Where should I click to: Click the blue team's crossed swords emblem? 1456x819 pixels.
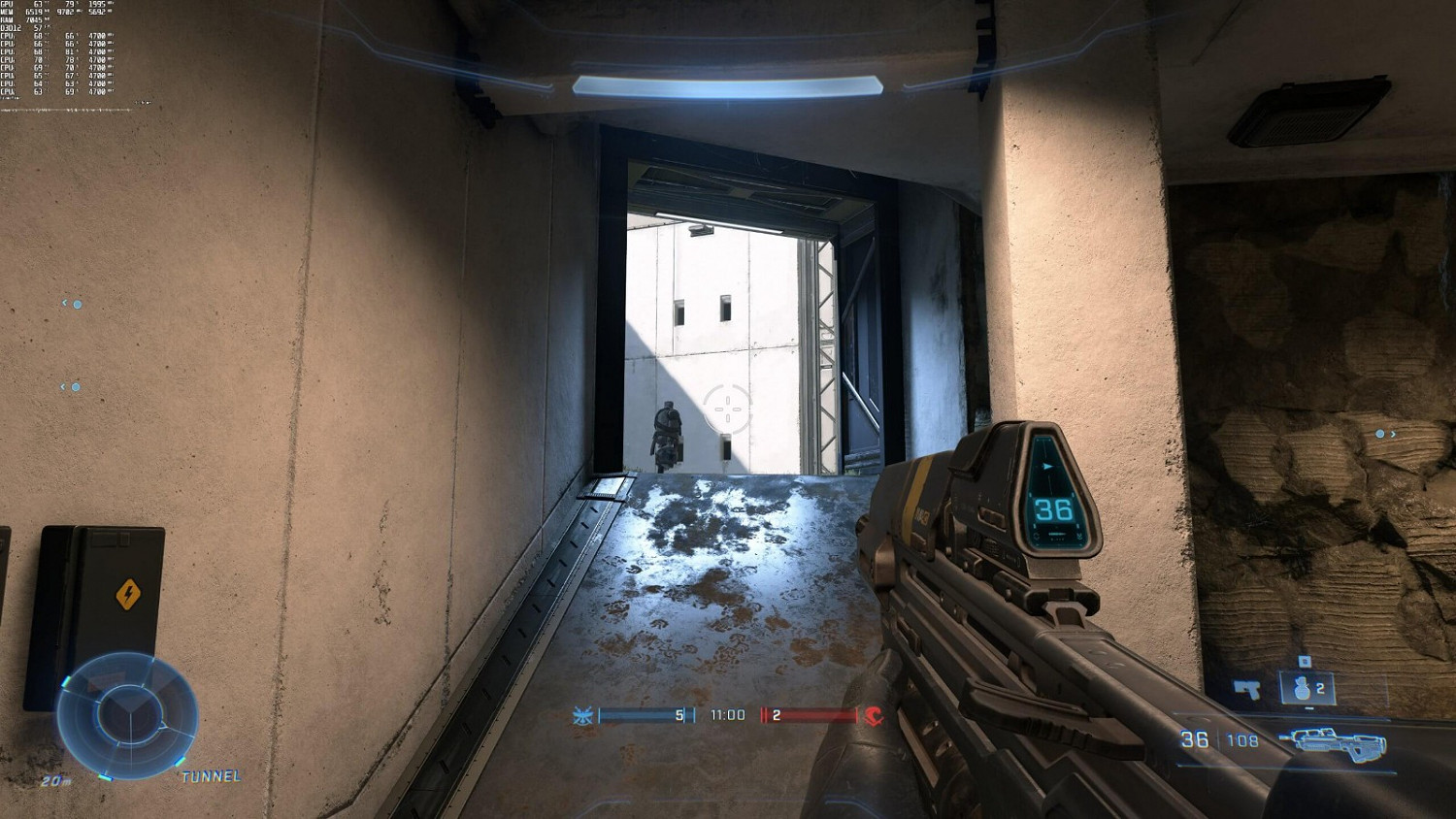[582, 715]
